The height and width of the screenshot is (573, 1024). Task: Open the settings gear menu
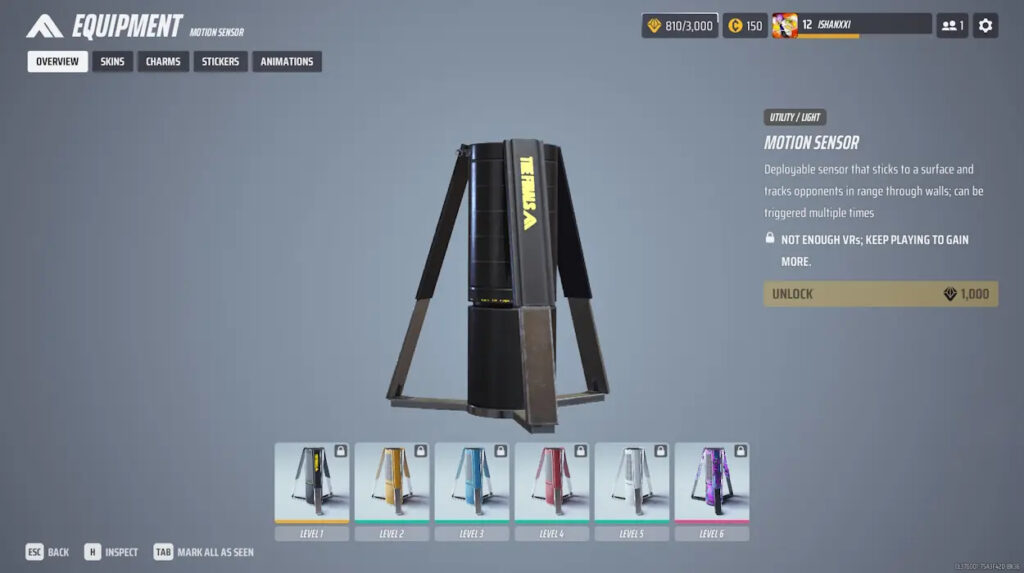click(985, 26)
